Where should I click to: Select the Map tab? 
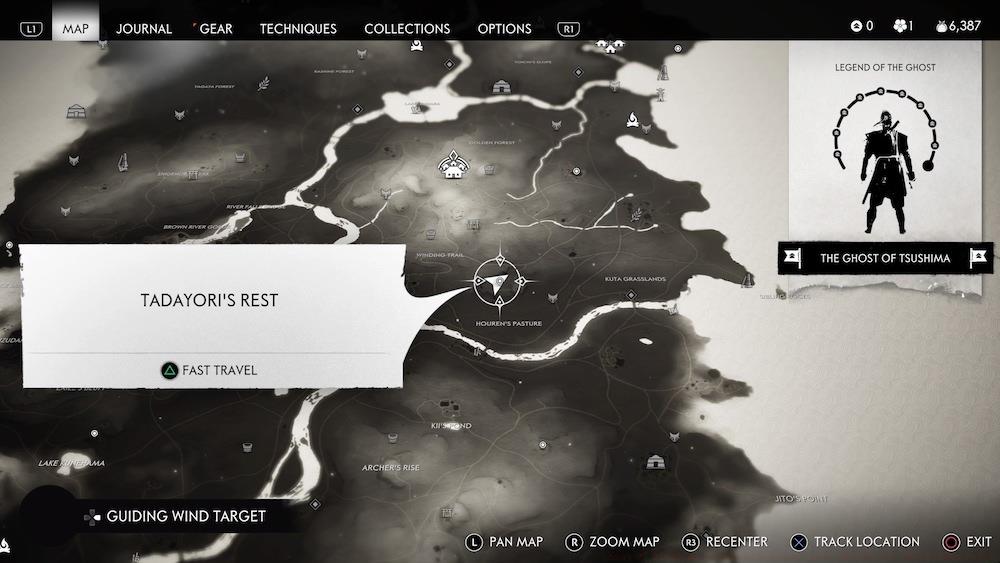click(76, 28)
